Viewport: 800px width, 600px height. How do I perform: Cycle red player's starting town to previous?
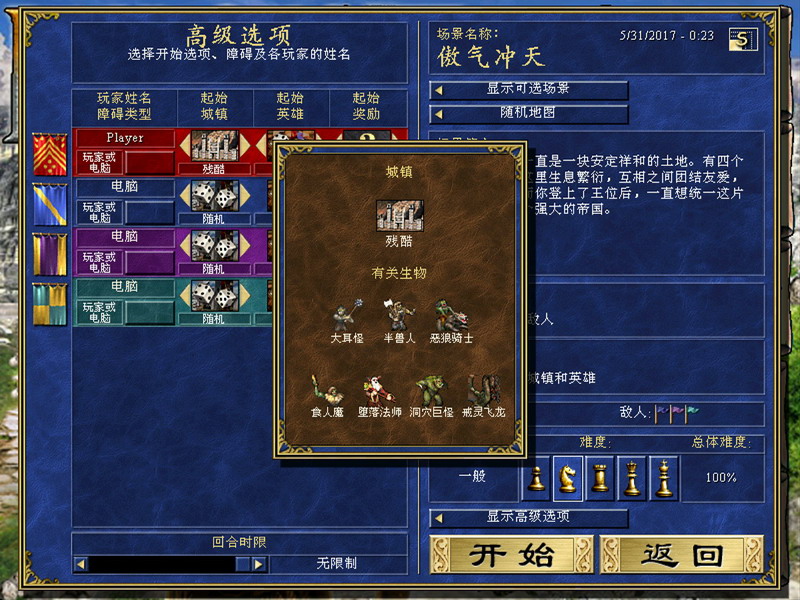(x=184, y=146)
